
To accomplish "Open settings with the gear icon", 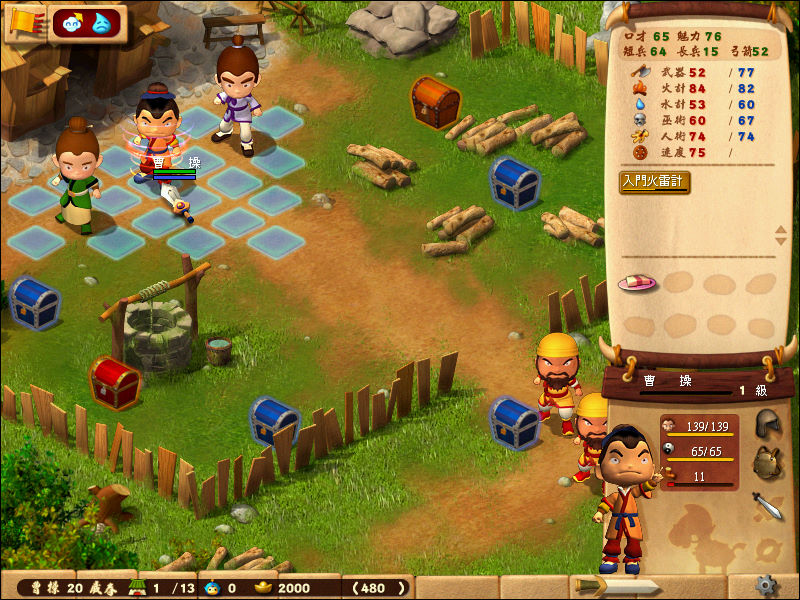I will coord(767,585).
